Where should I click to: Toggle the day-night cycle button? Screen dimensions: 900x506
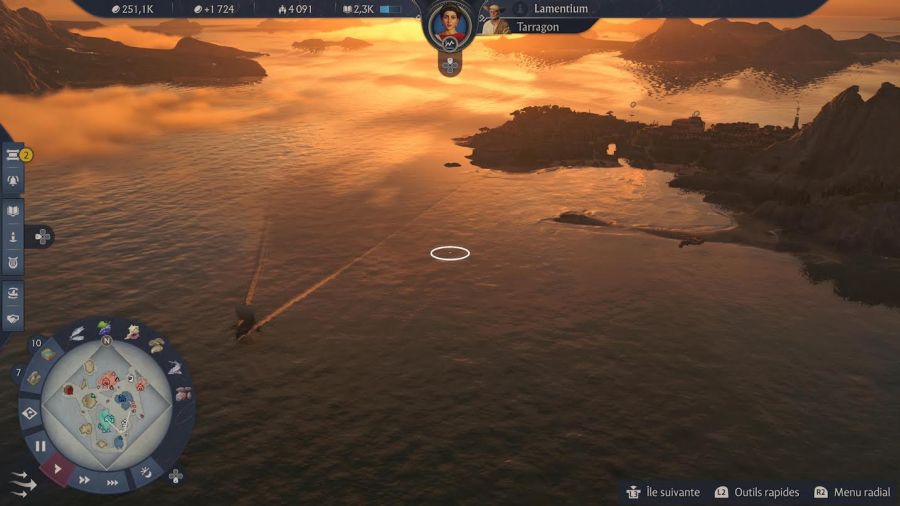coord(146,470)
